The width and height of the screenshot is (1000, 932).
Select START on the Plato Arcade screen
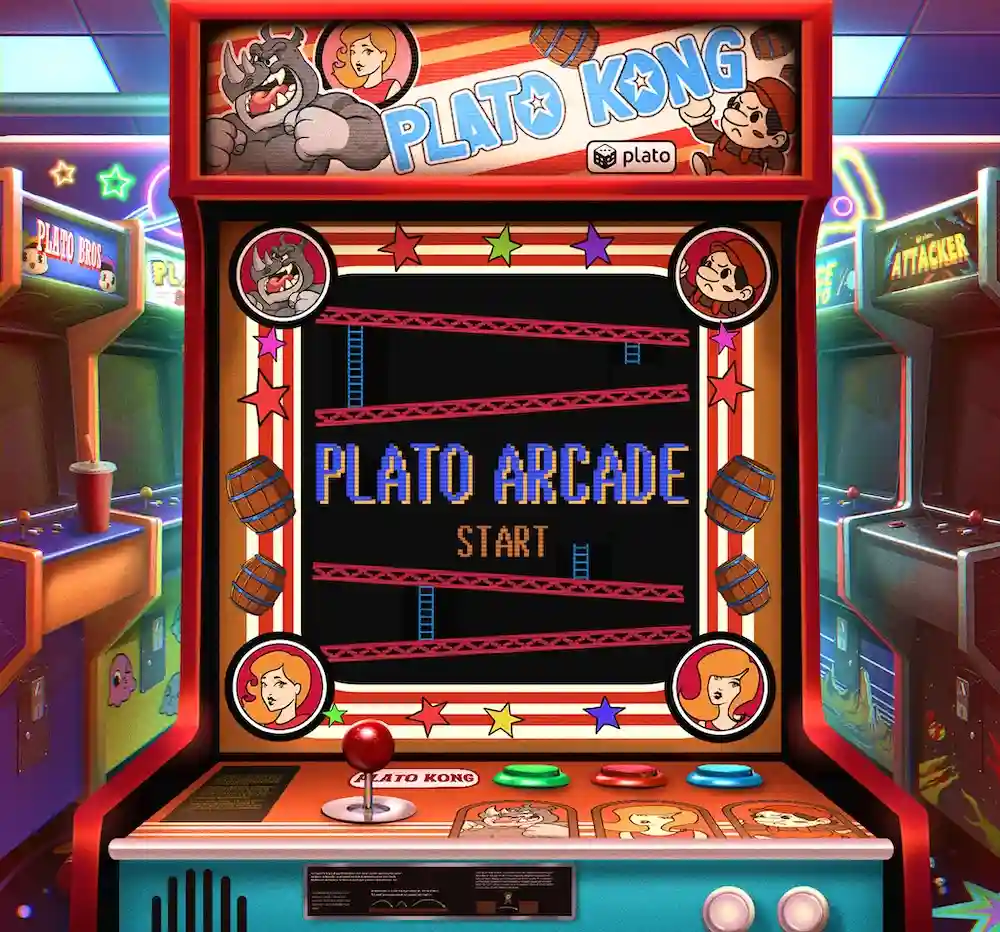[502, 541]
